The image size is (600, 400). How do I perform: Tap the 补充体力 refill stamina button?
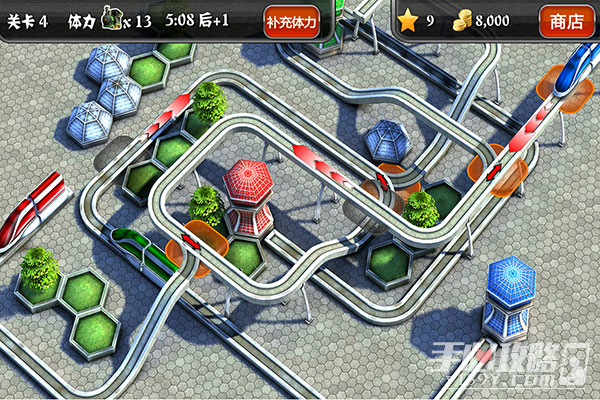point(292,21)
